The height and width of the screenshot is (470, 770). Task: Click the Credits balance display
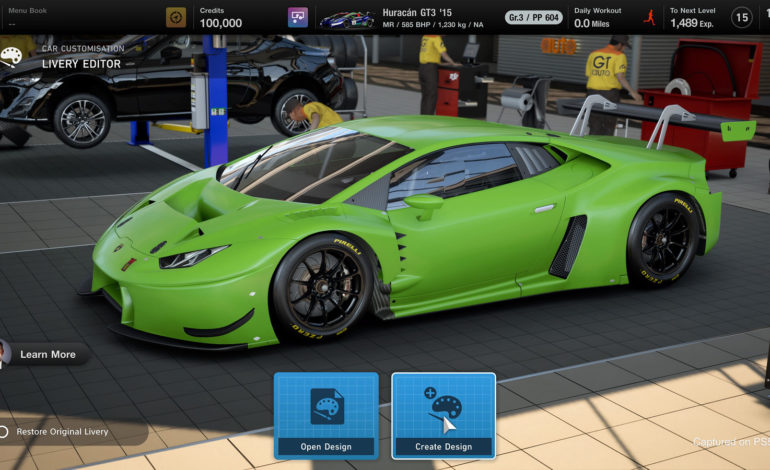pos(221,17)
